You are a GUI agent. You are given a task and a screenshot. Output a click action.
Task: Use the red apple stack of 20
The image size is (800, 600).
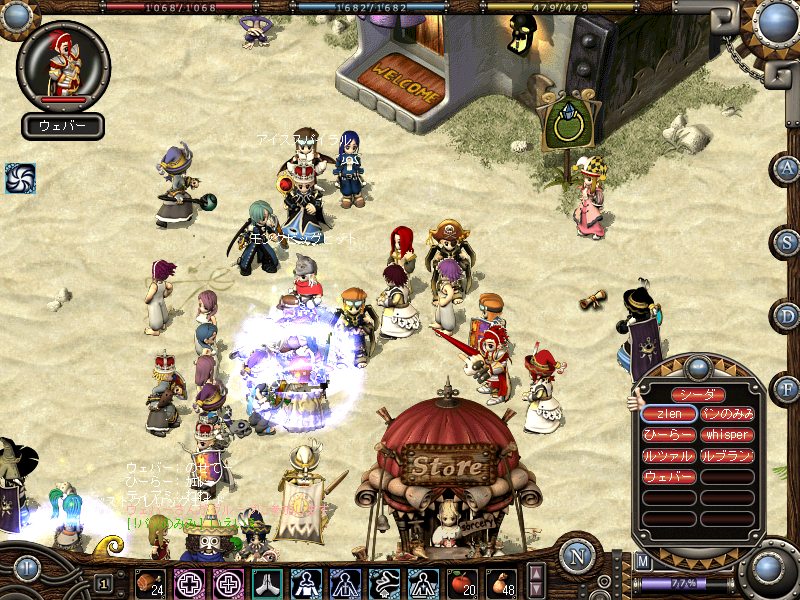click(461, 582)
